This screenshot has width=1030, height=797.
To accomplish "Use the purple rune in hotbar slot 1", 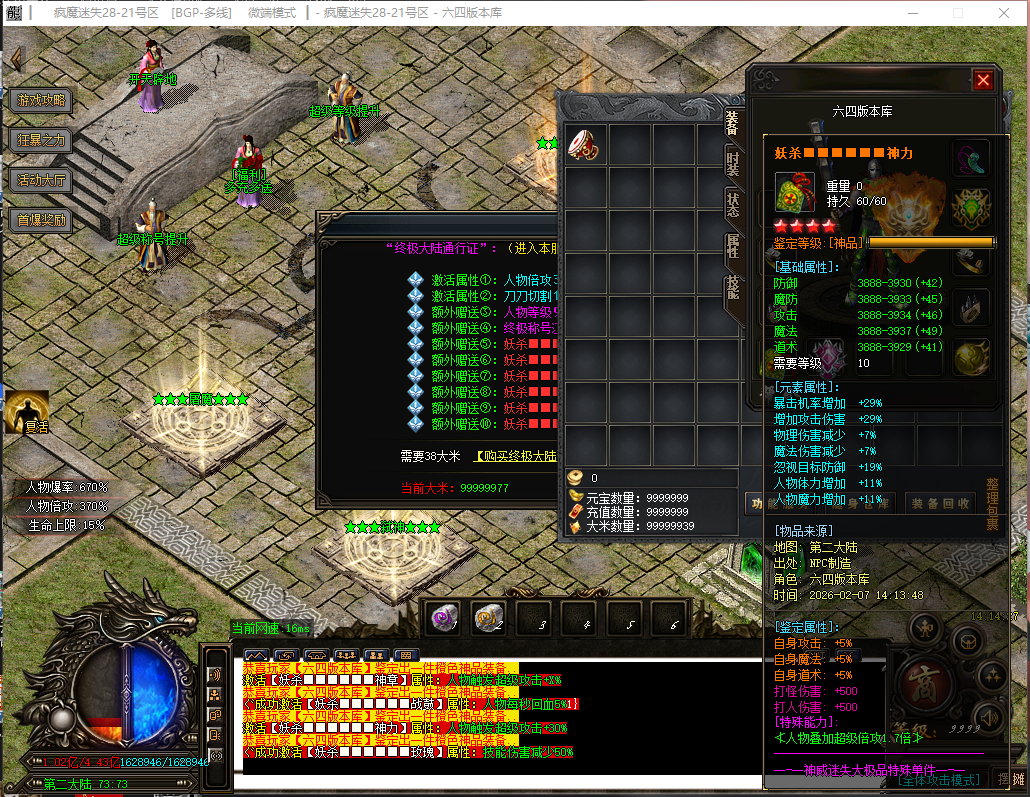I will (x=444, y=620).
